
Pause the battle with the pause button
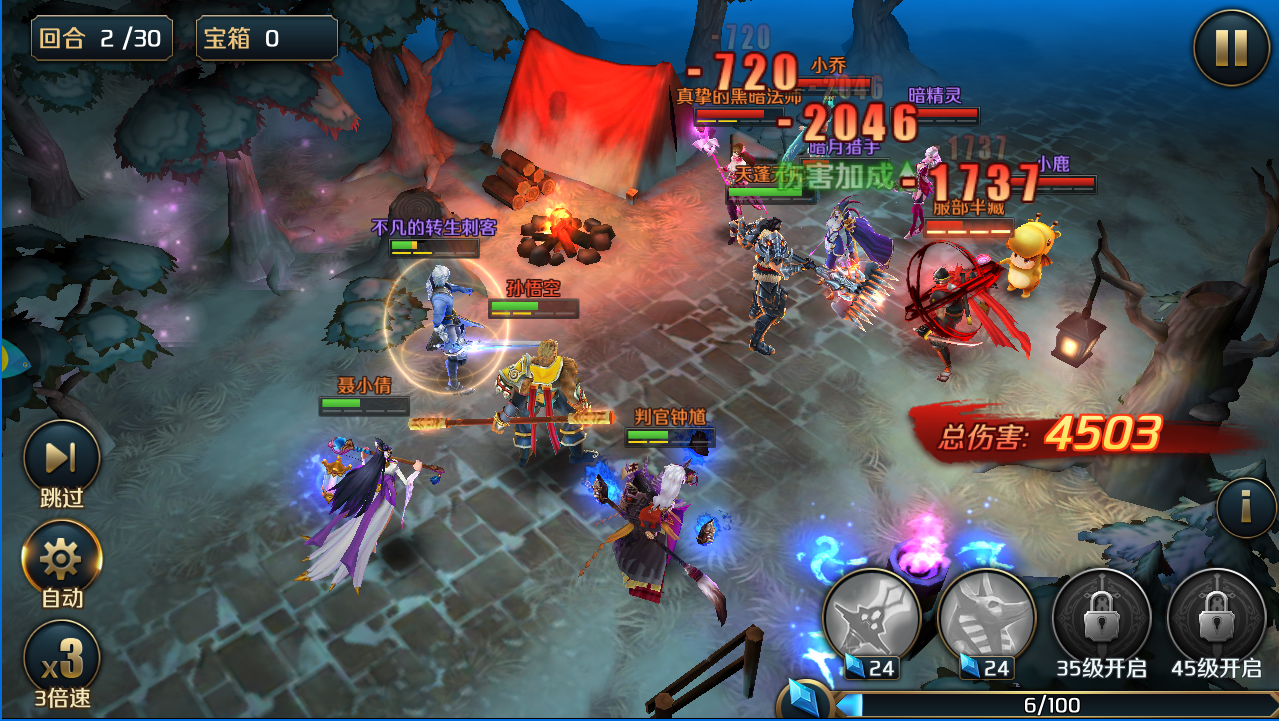1231,48
